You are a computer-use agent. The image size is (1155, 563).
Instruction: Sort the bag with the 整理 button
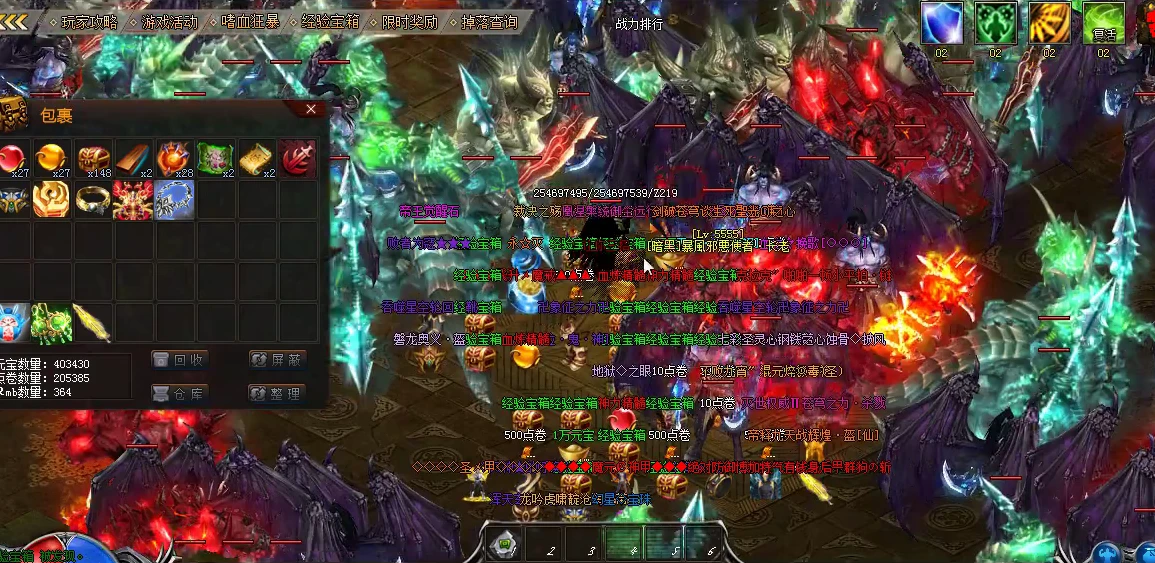click(277, 393)
